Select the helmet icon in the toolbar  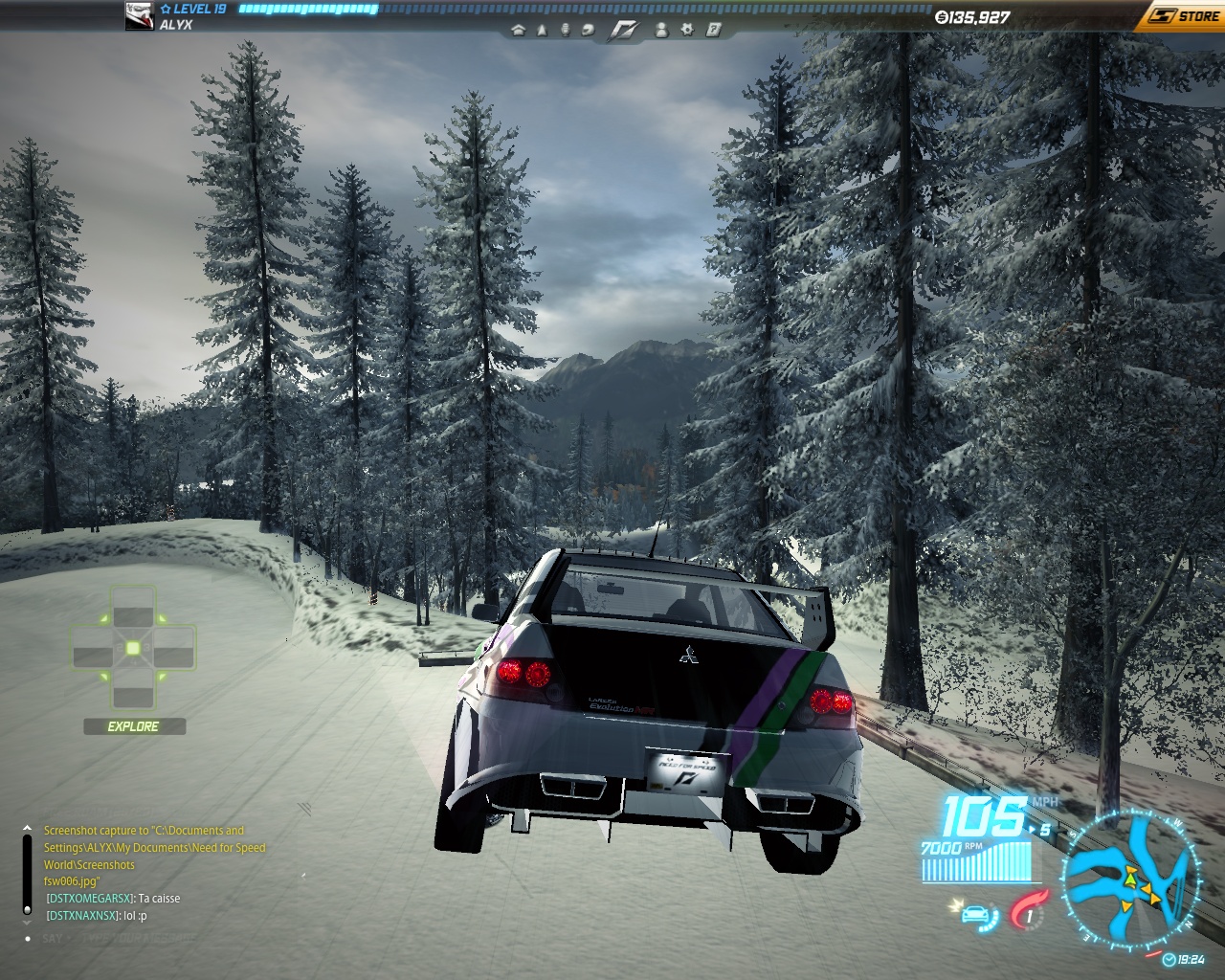point(589,30)
